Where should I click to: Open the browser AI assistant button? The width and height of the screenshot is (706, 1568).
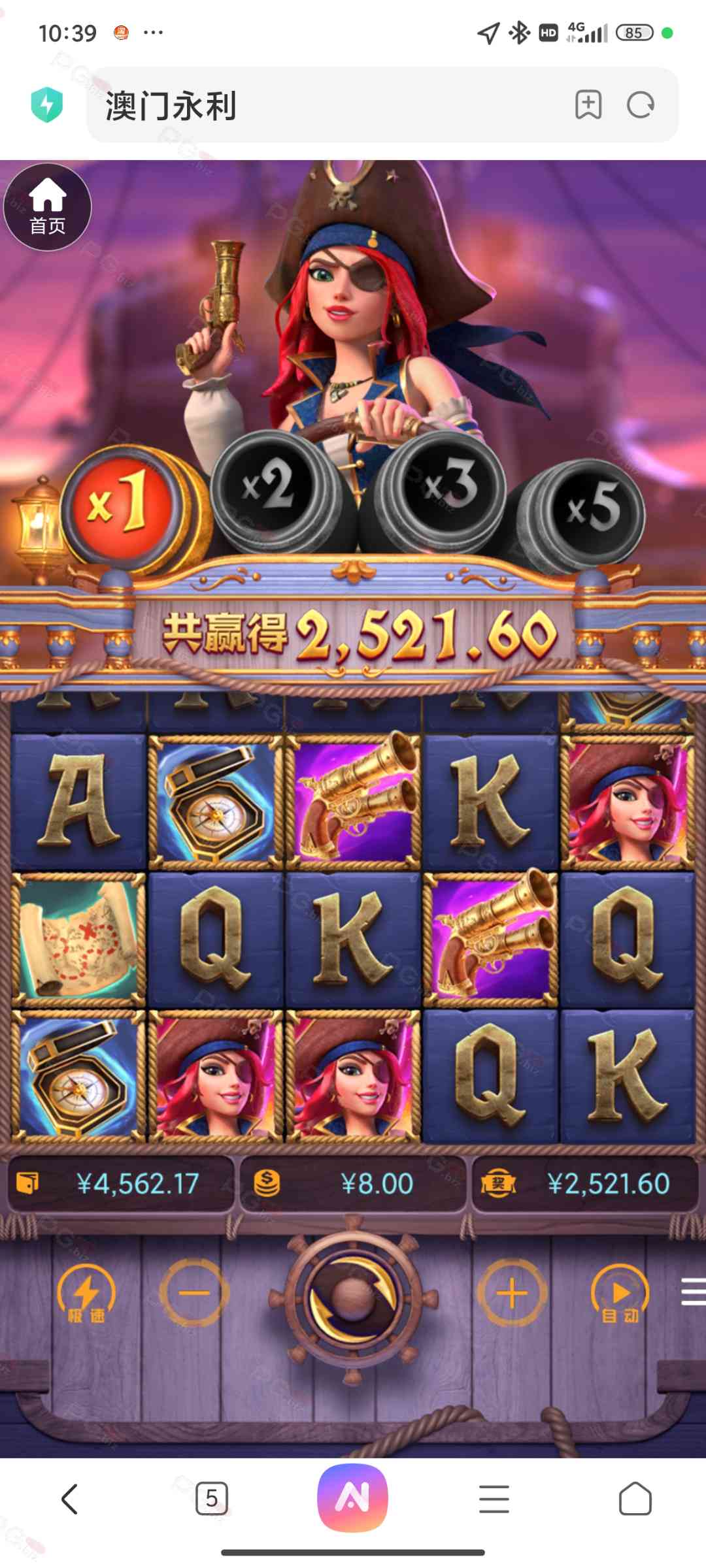(353, 1497)
